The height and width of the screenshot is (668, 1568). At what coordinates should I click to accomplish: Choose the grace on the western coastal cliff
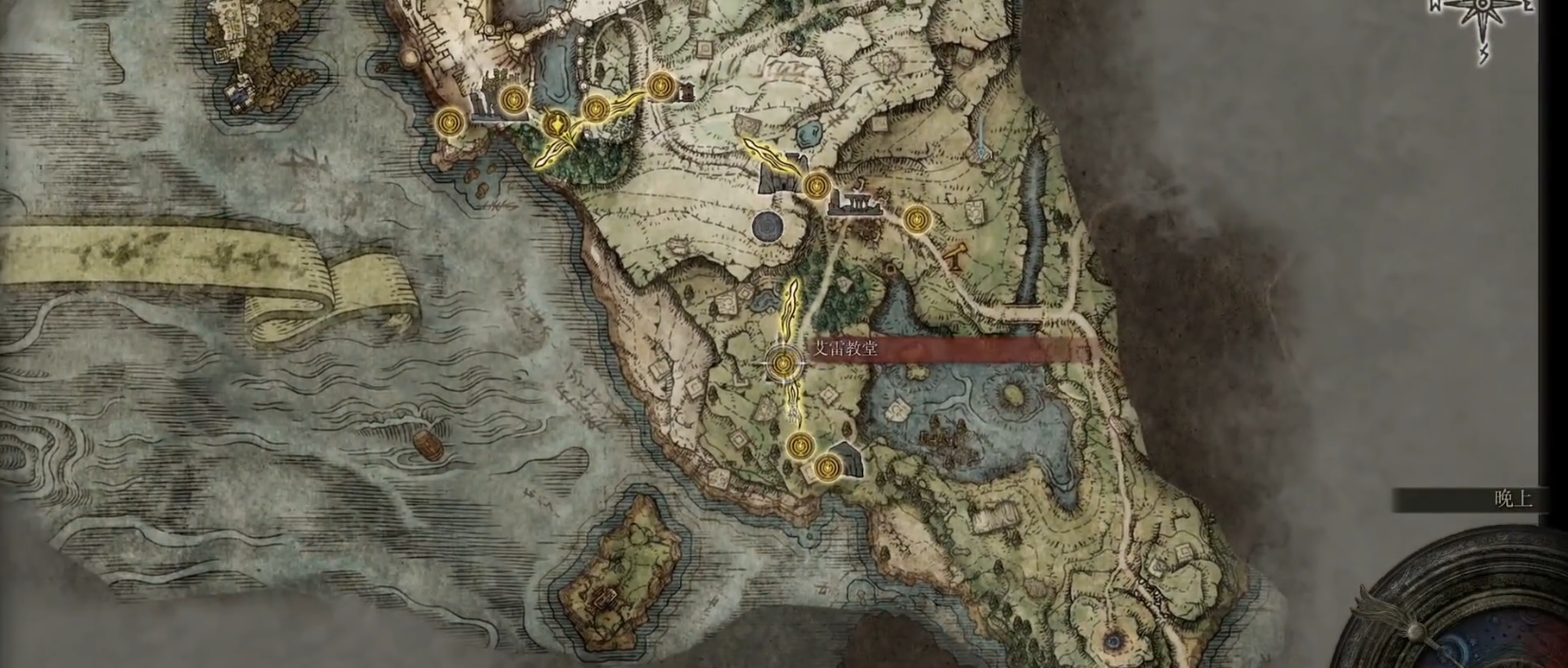coord(450,121)
